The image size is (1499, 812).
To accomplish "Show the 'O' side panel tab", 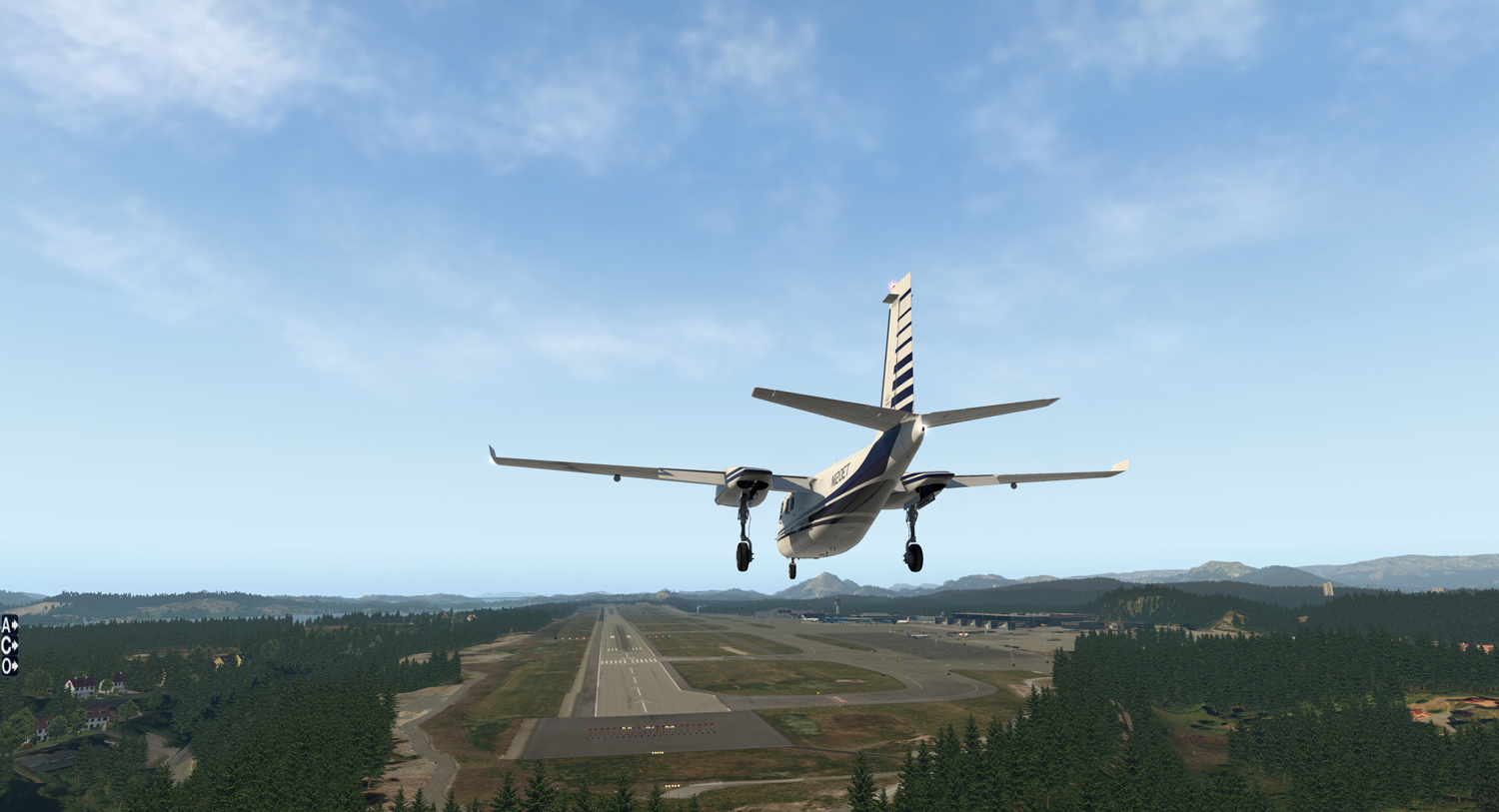I will (9, 665).
